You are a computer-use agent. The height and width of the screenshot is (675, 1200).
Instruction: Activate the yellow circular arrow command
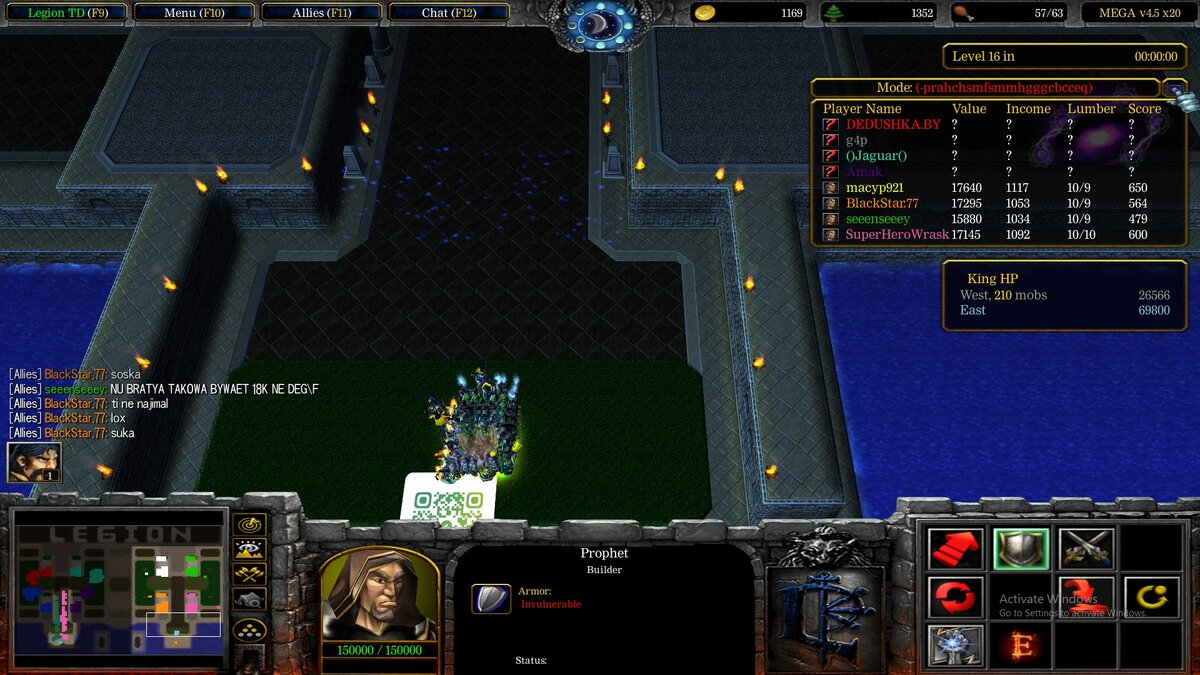pyautogui.click(x=1151, y=597)
